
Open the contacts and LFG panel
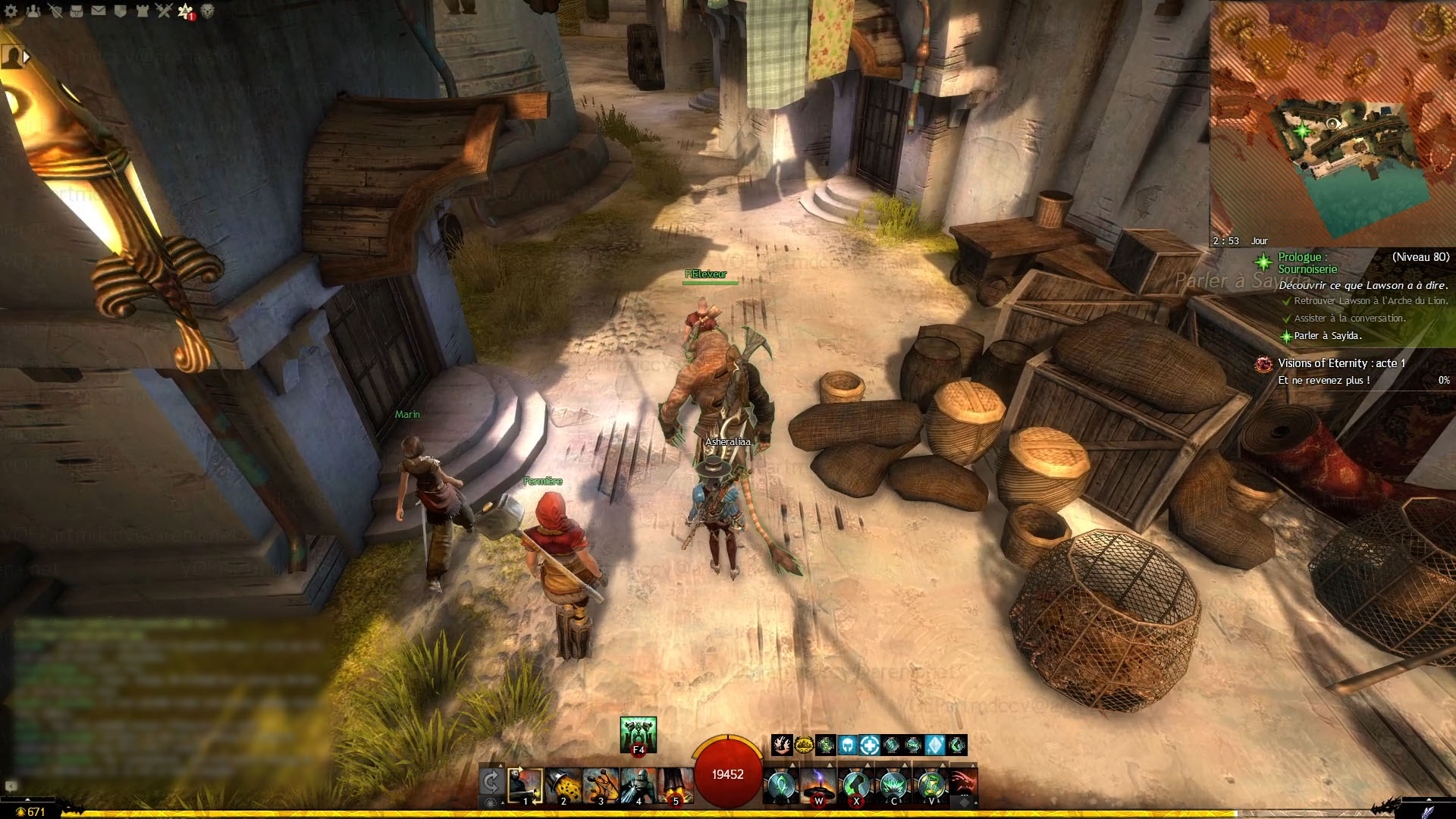coord(33,11)
